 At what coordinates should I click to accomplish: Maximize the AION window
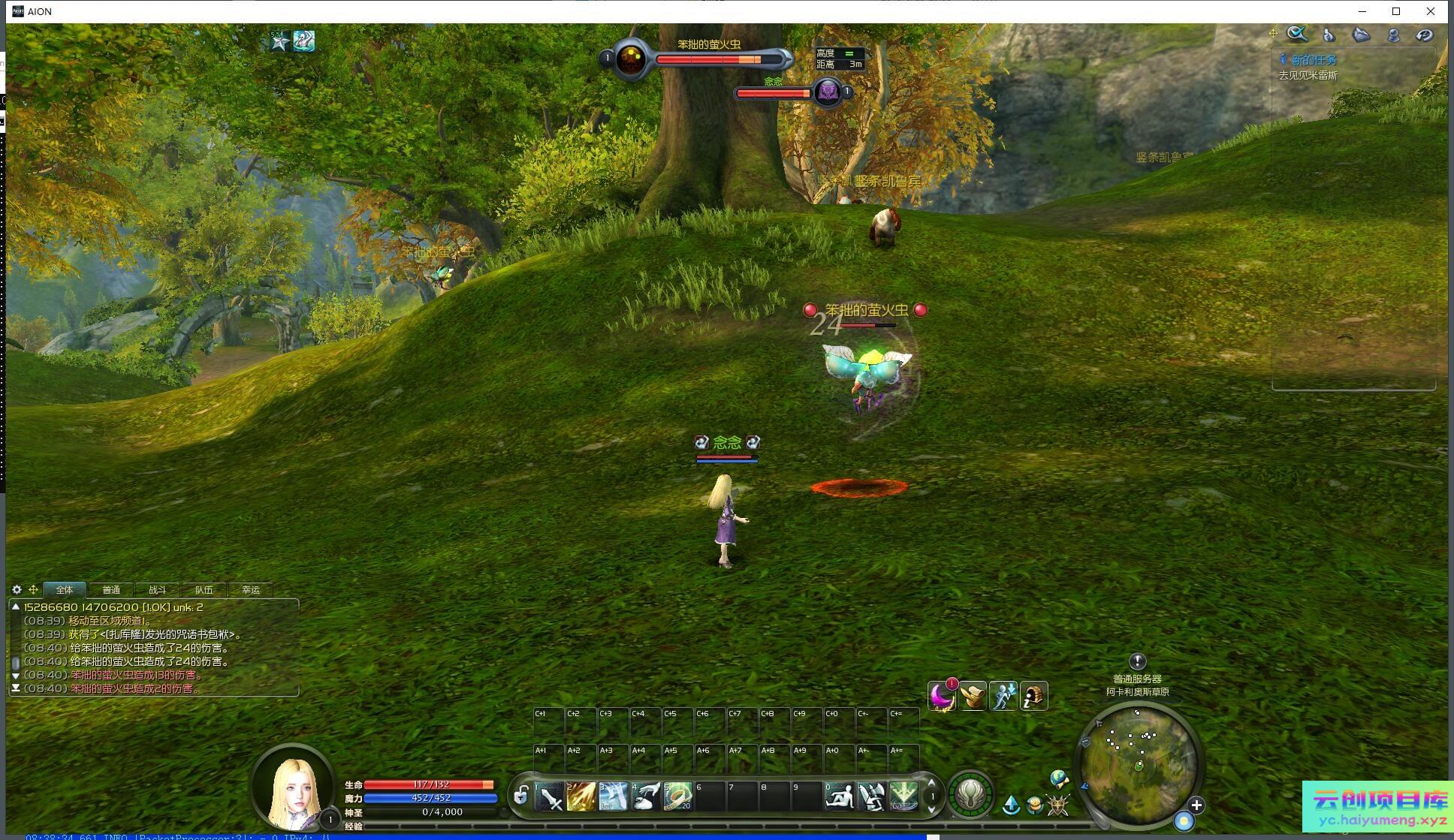click(x=1396, y=11)
